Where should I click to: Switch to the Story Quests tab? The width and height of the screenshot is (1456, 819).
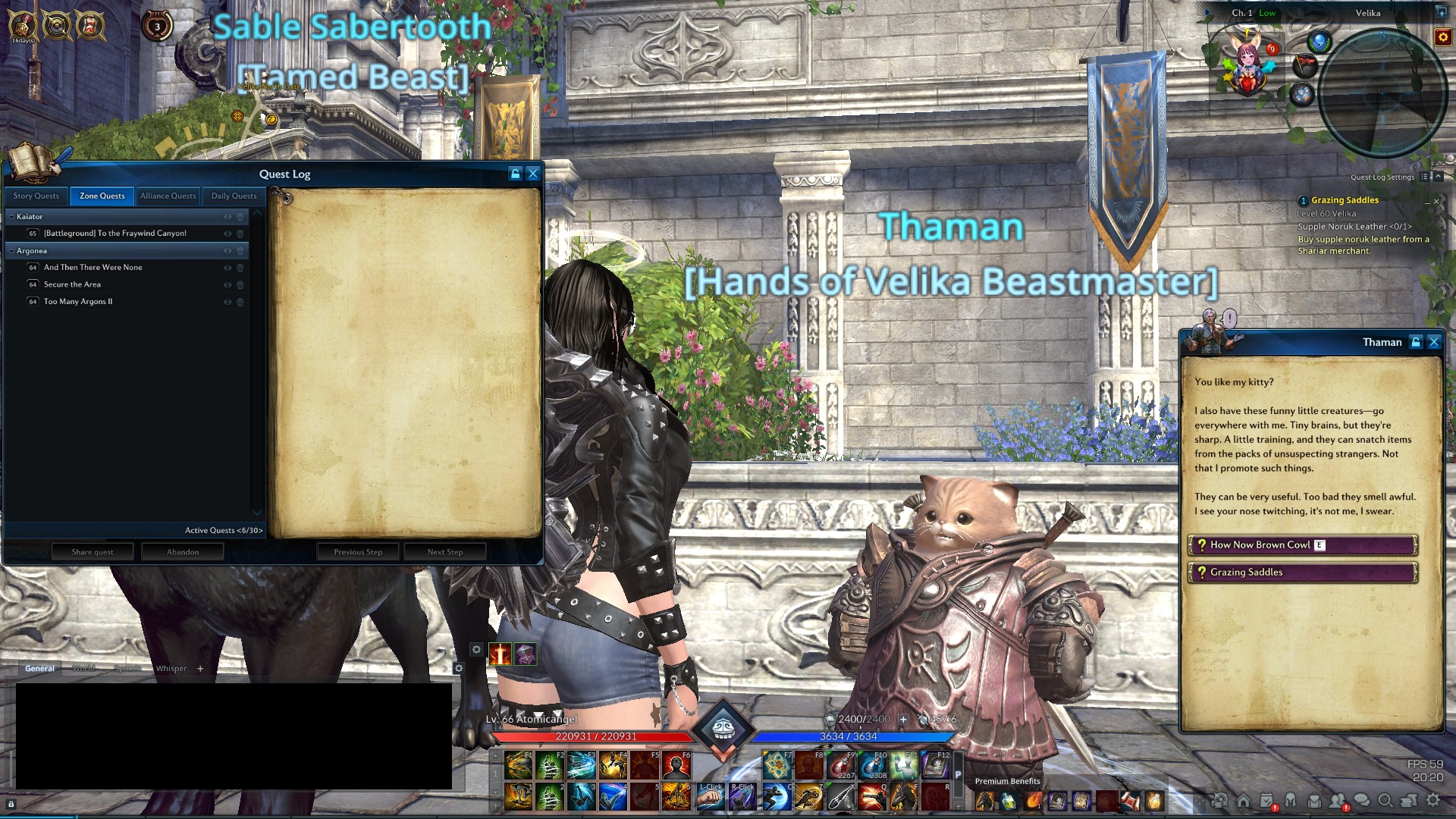coord(36,196)
